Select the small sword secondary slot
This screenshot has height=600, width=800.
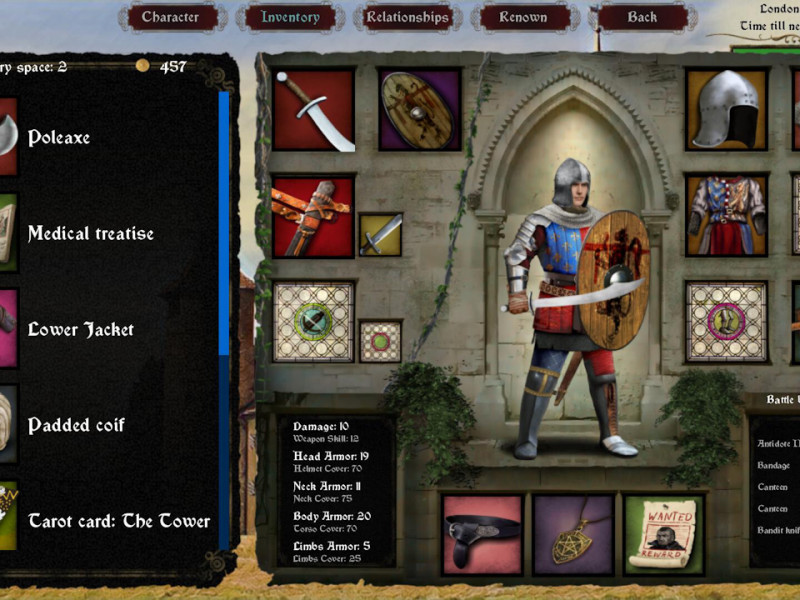[380, 235]
